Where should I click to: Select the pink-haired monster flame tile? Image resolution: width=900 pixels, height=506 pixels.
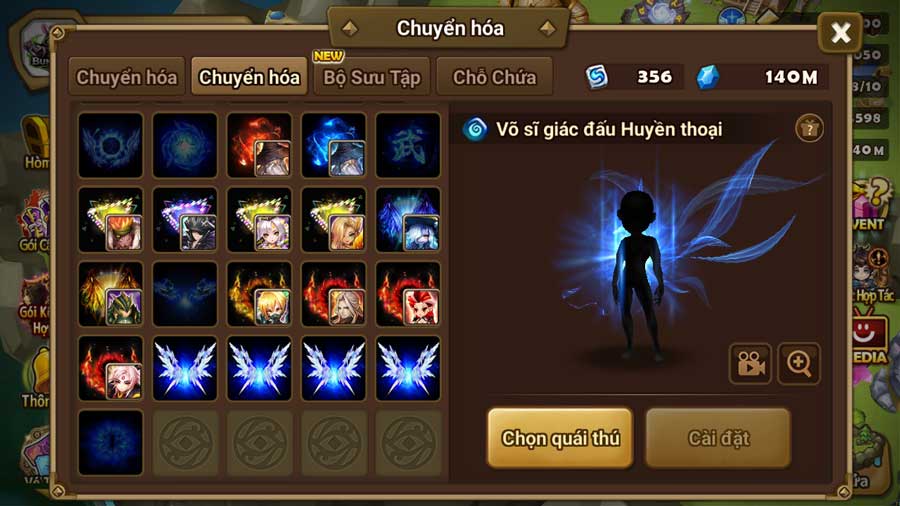point(110,368)
